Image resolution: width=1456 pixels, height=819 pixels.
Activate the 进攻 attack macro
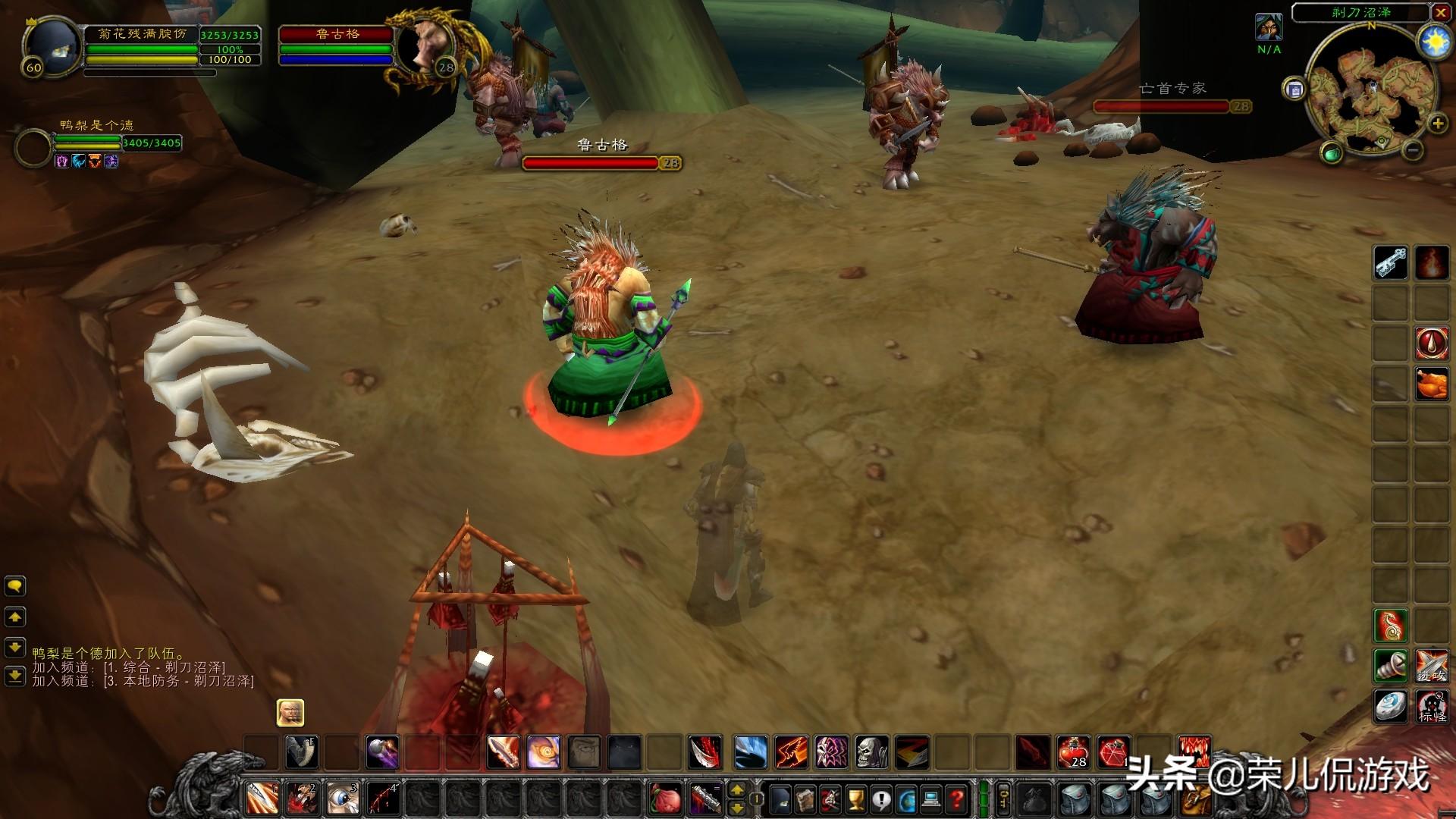click(x=1431, y=666)
